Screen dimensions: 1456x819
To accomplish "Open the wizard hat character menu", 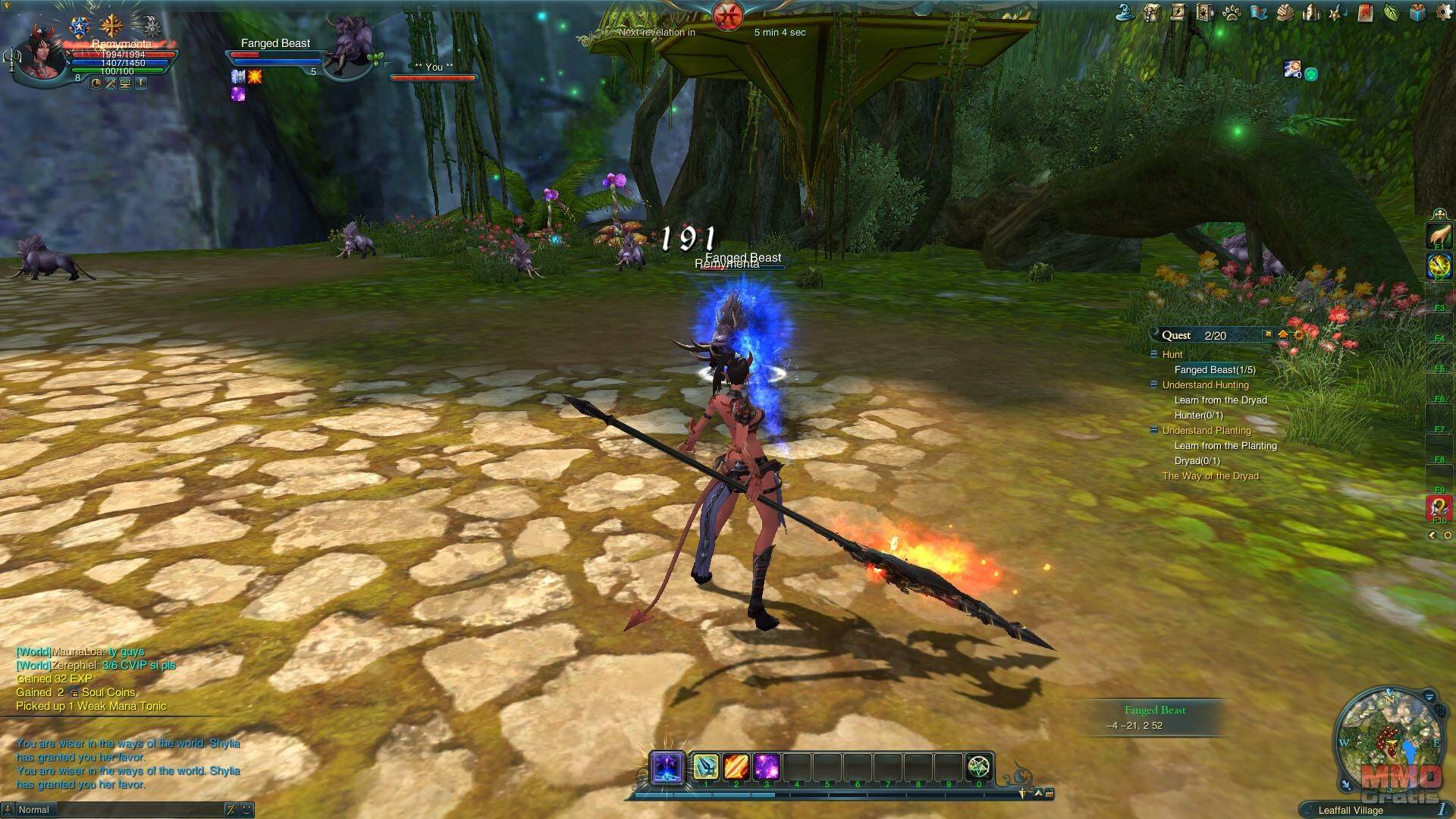I will pos(1126,12).
